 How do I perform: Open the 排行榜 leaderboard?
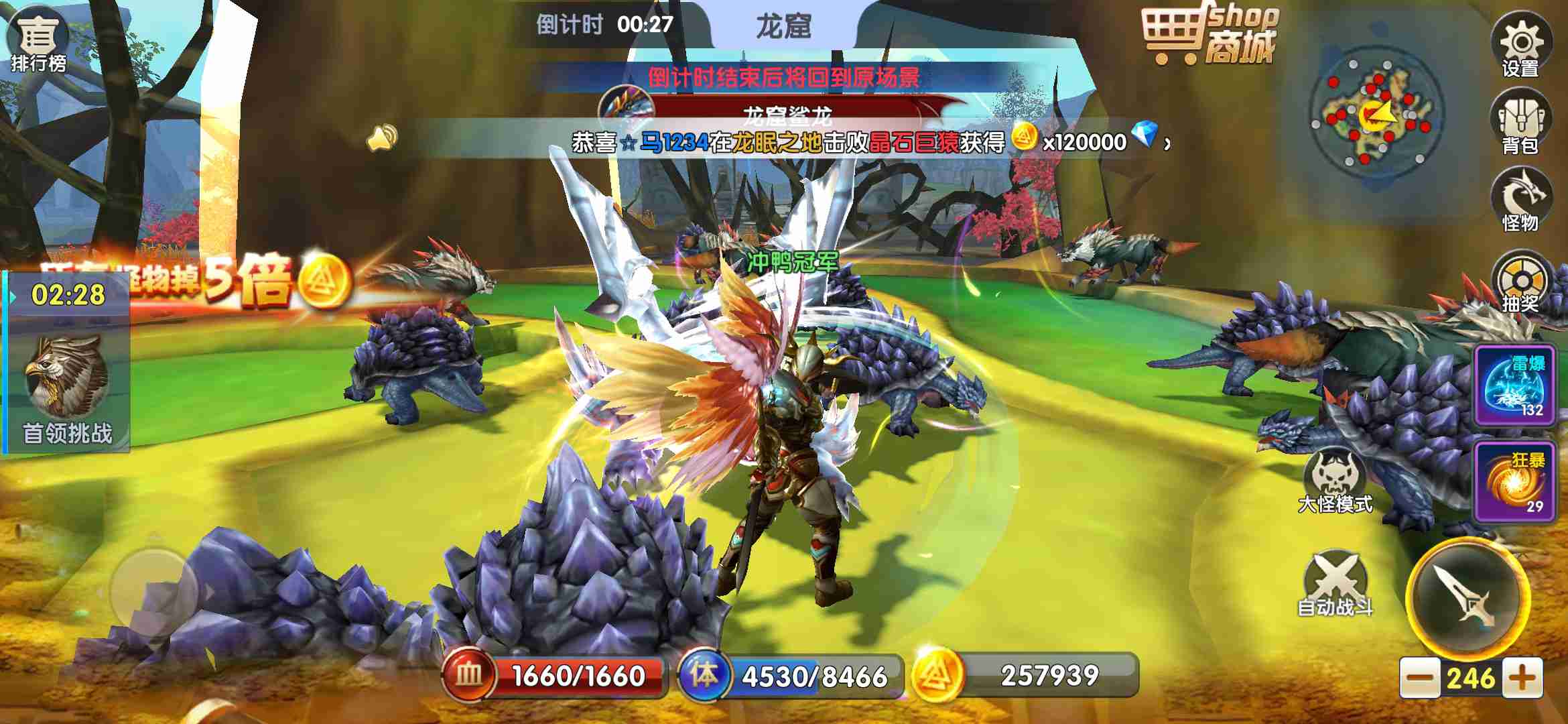[x=38, y=40]
